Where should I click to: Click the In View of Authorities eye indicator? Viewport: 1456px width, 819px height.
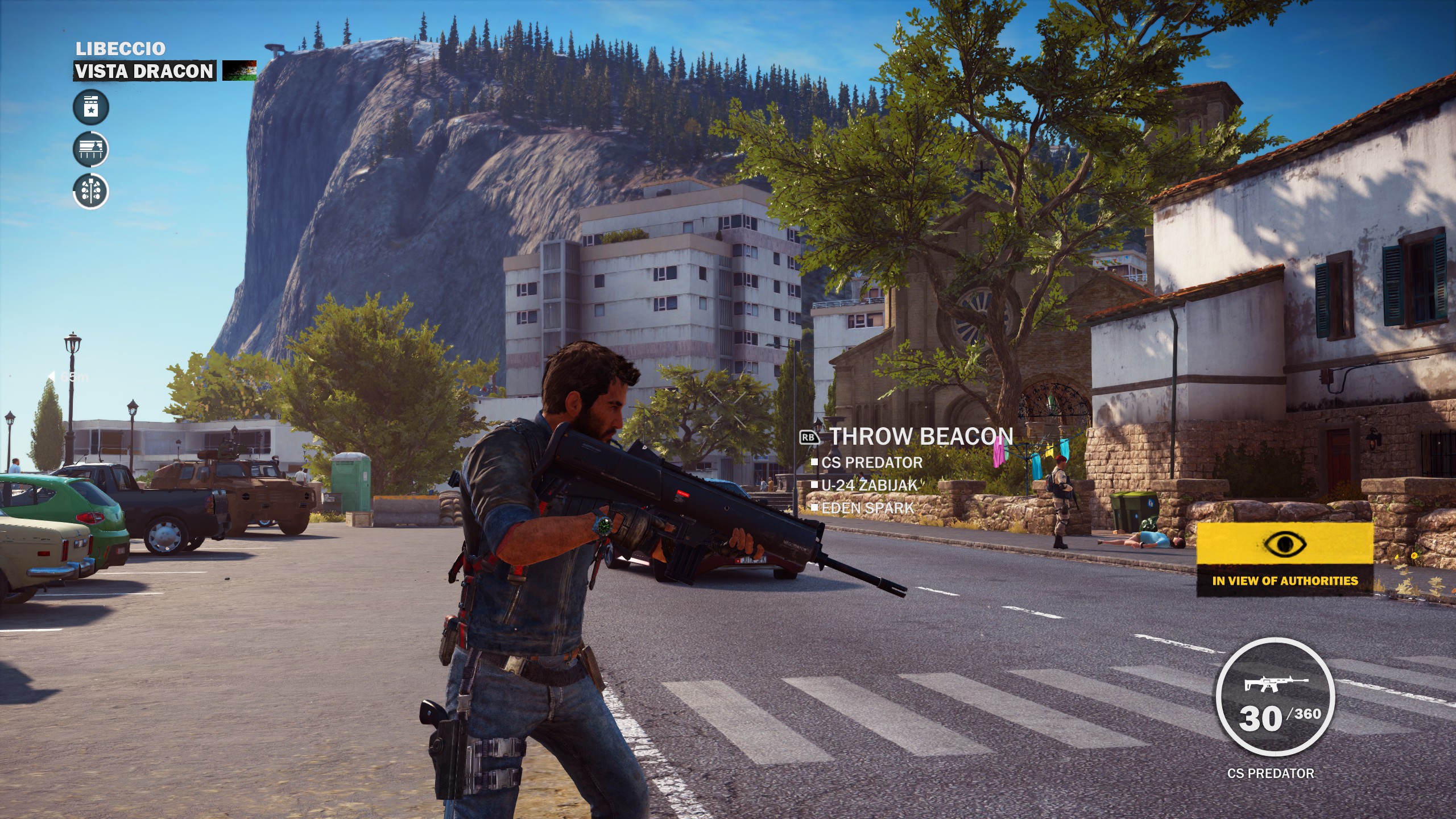tap(1285, 545)
